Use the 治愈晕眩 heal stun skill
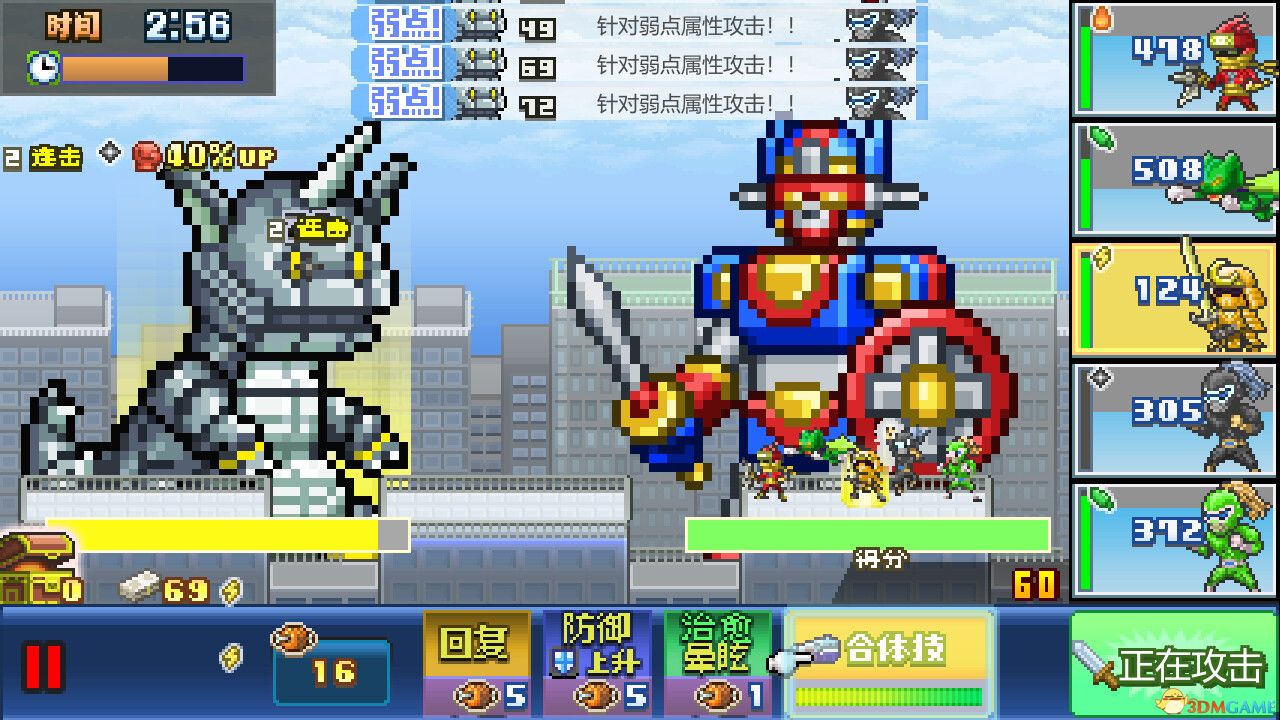Screen dimensions: 1280x720 716,660
